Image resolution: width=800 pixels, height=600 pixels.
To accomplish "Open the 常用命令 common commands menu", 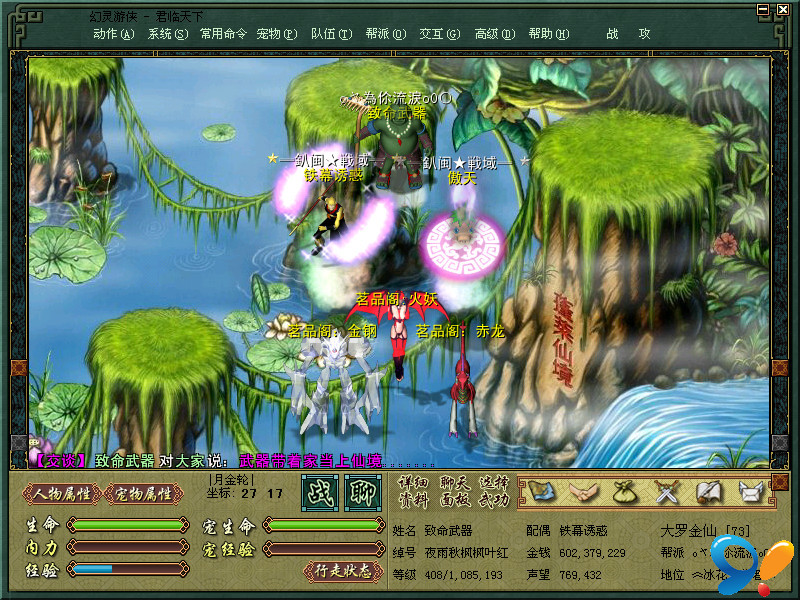I will coord(222,33).
